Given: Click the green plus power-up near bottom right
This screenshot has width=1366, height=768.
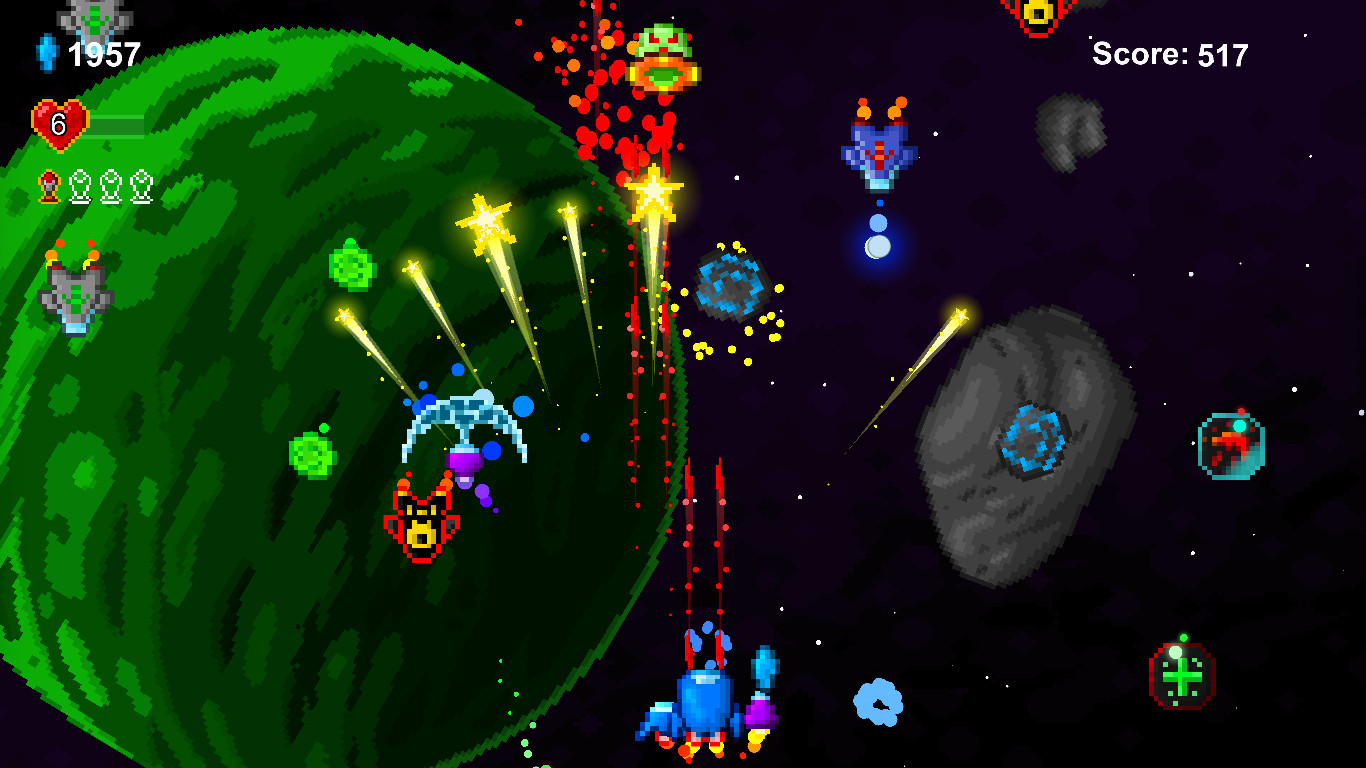Looking at the screenshot, I should tap(1181, 675).
